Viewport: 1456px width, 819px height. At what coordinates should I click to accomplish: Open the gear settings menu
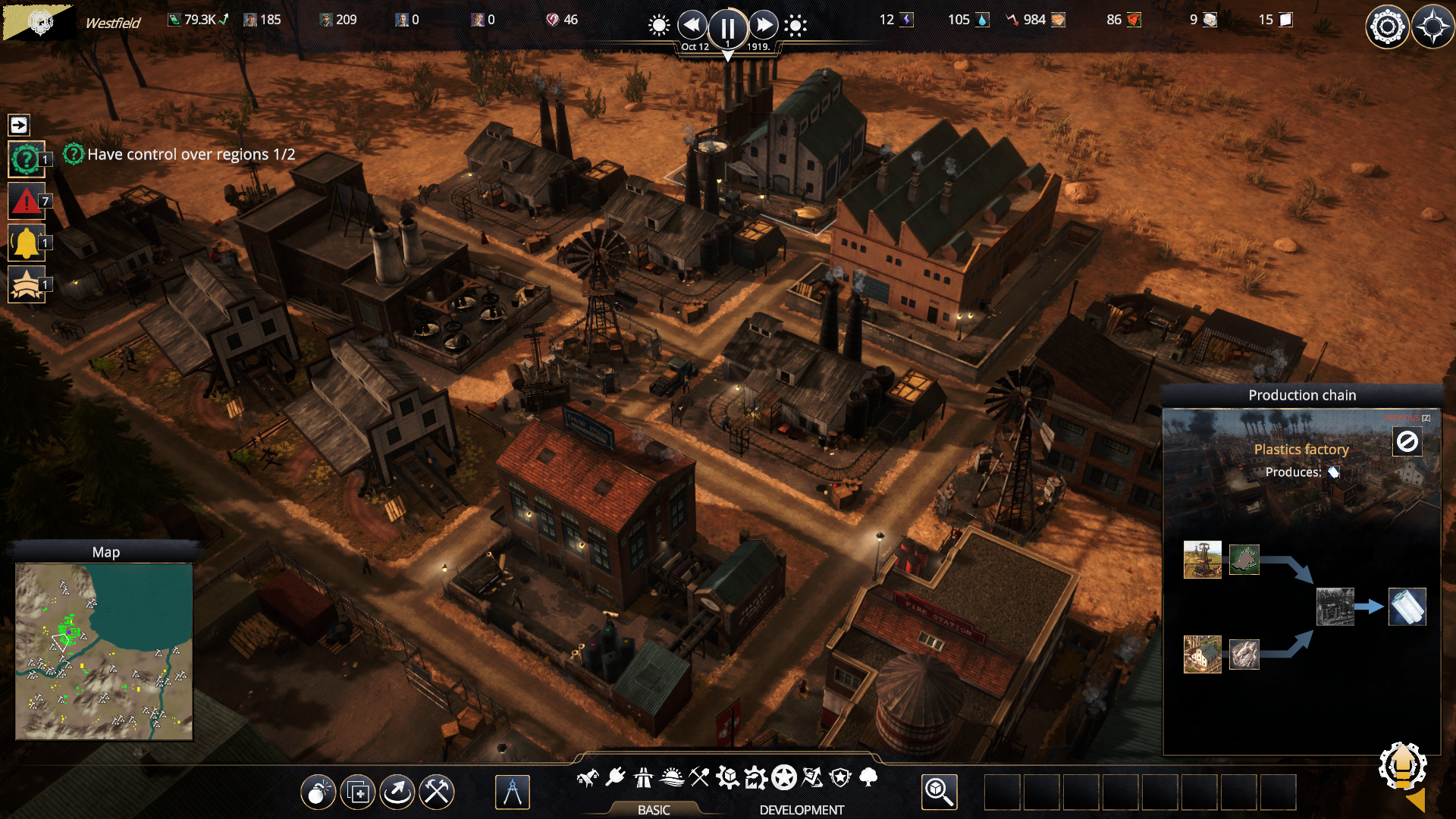[1387, 27]
